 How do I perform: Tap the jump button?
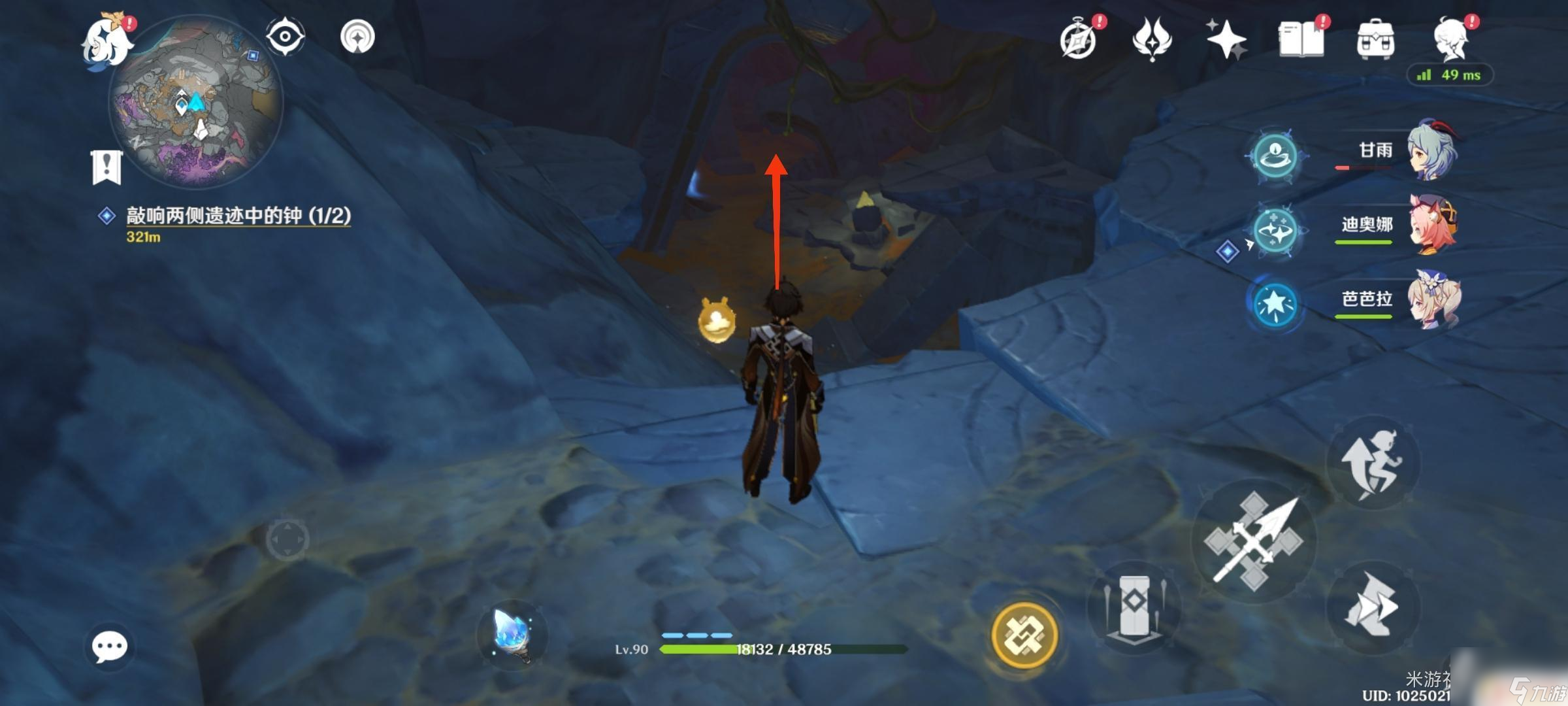click(1372, 463)
